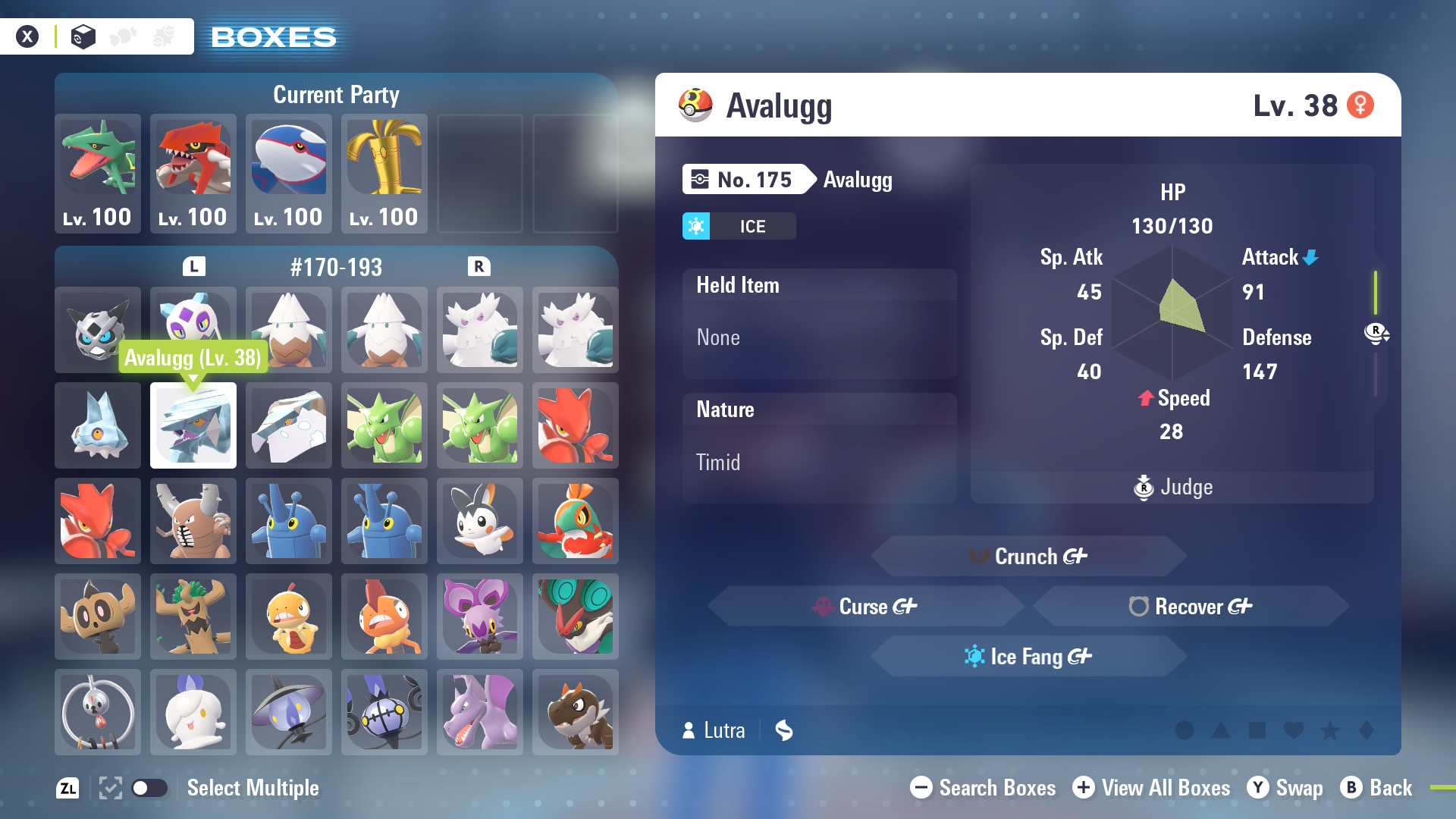Select Trevenant in the box

point(193,617)
